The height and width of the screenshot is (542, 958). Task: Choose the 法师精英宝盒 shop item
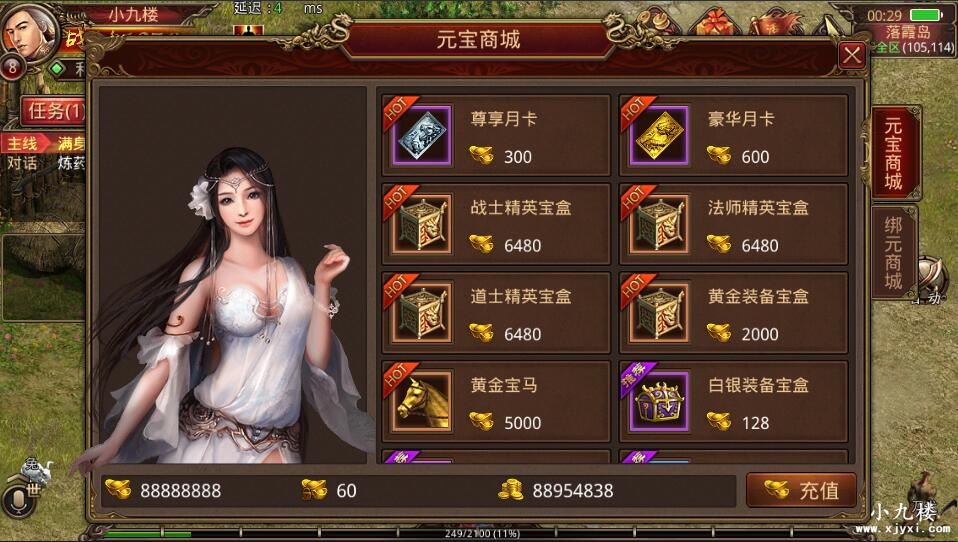click(733, 224)
